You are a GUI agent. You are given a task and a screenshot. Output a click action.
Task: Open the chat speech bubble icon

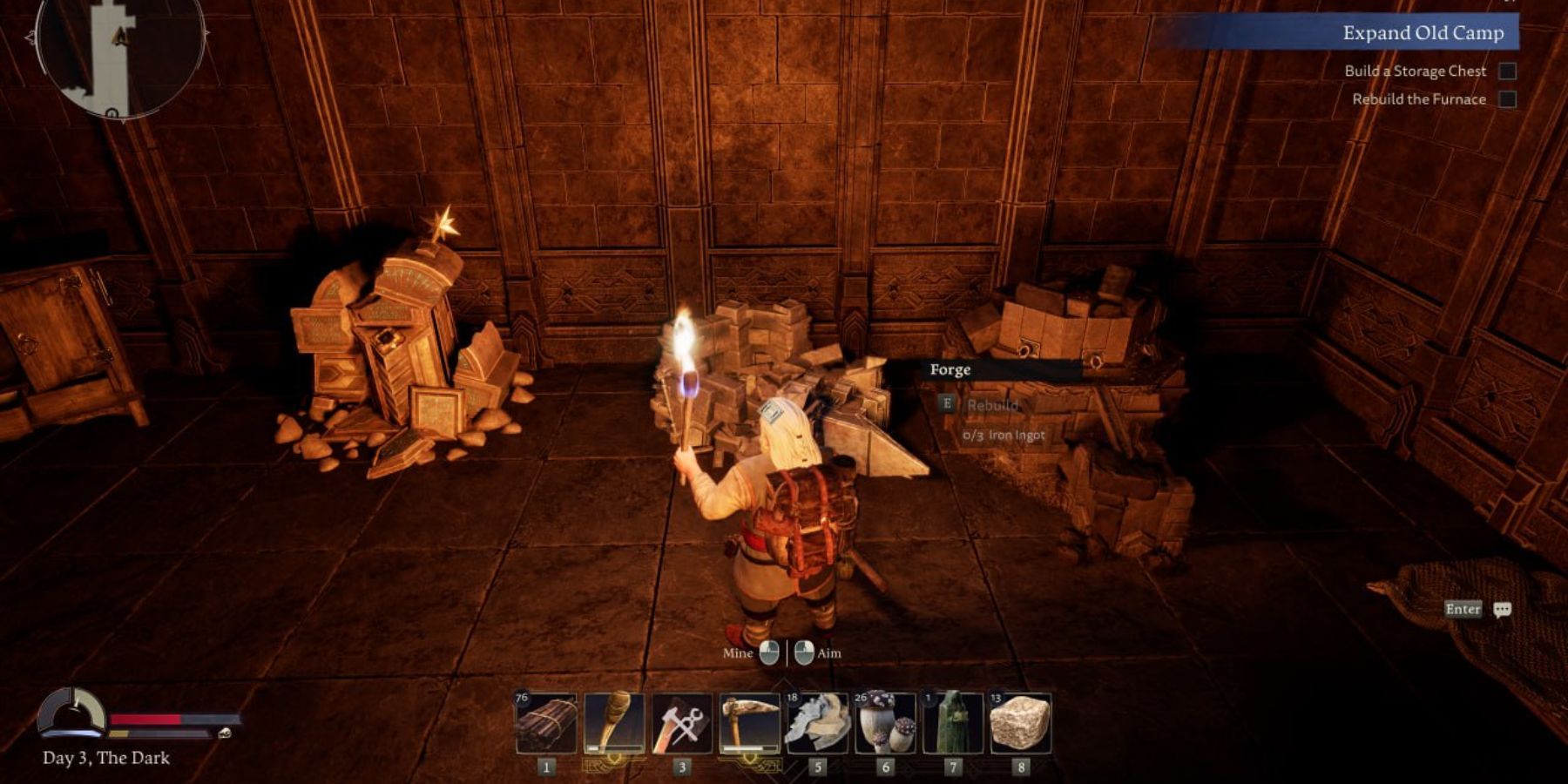pyautogui.click(x=1502, y=610)
